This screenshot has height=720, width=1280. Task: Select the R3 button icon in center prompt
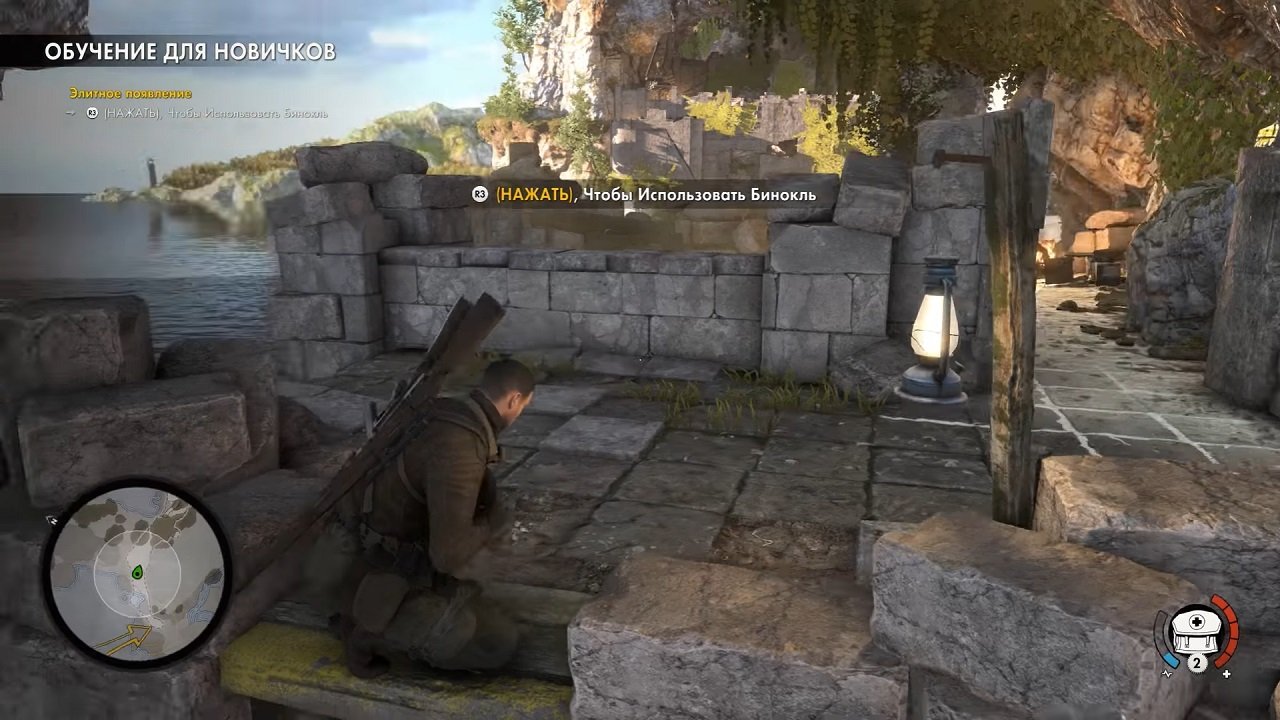point(478,195)
